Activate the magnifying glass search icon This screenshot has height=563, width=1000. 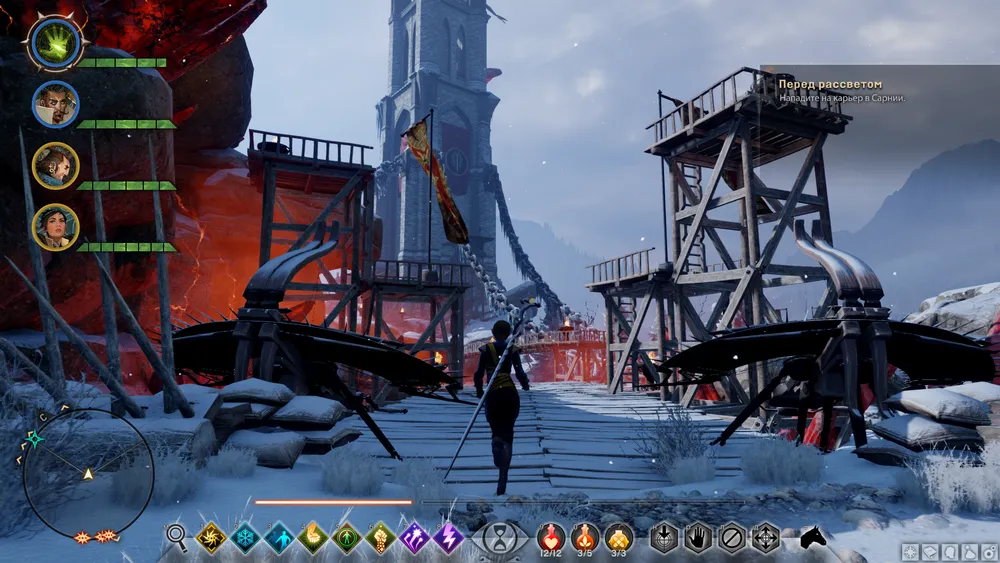tap(177, 538)
